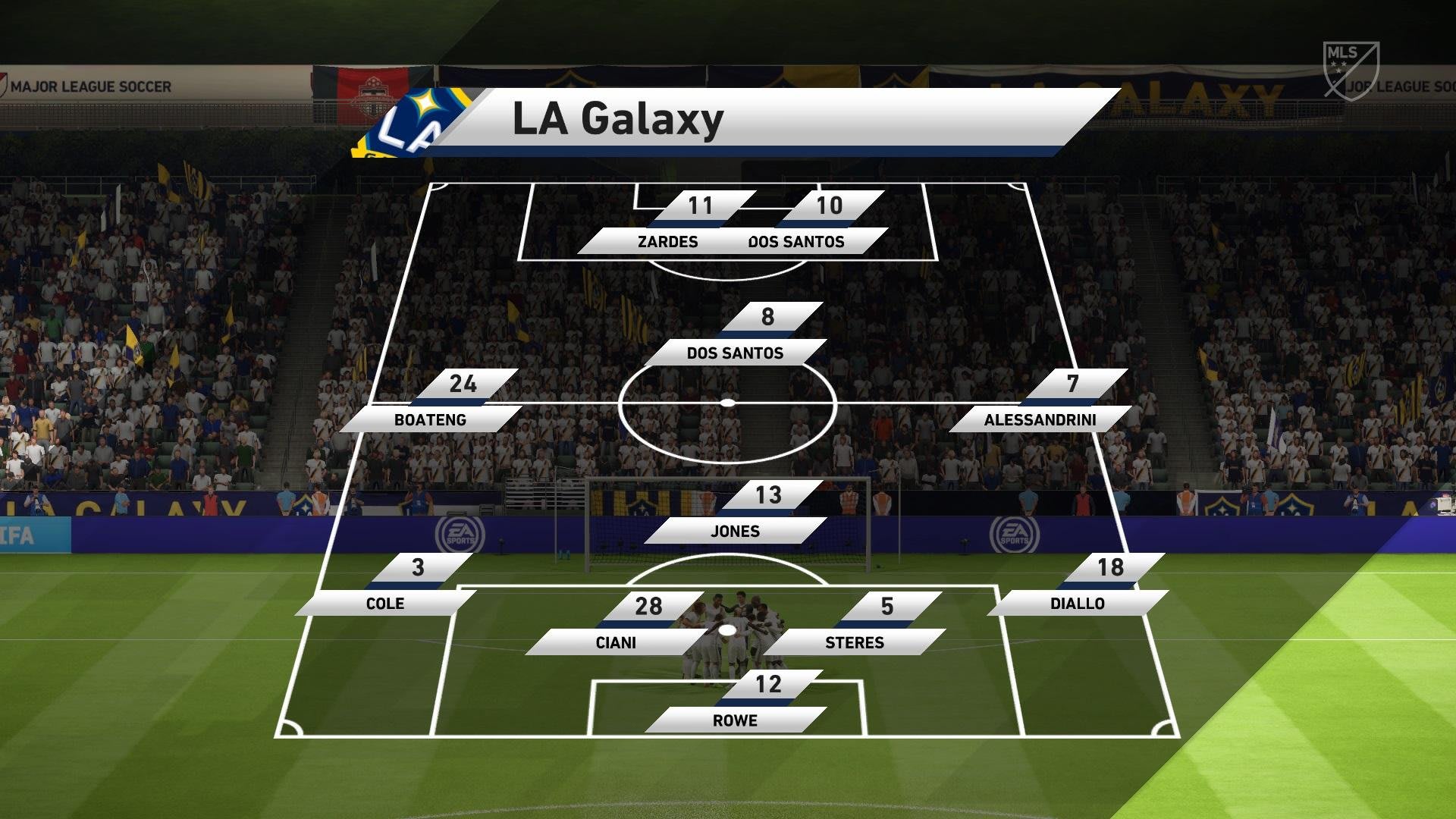Choose Dos Santos wearing number 10
Screen dimensions: 1456x819
[796, 241]
